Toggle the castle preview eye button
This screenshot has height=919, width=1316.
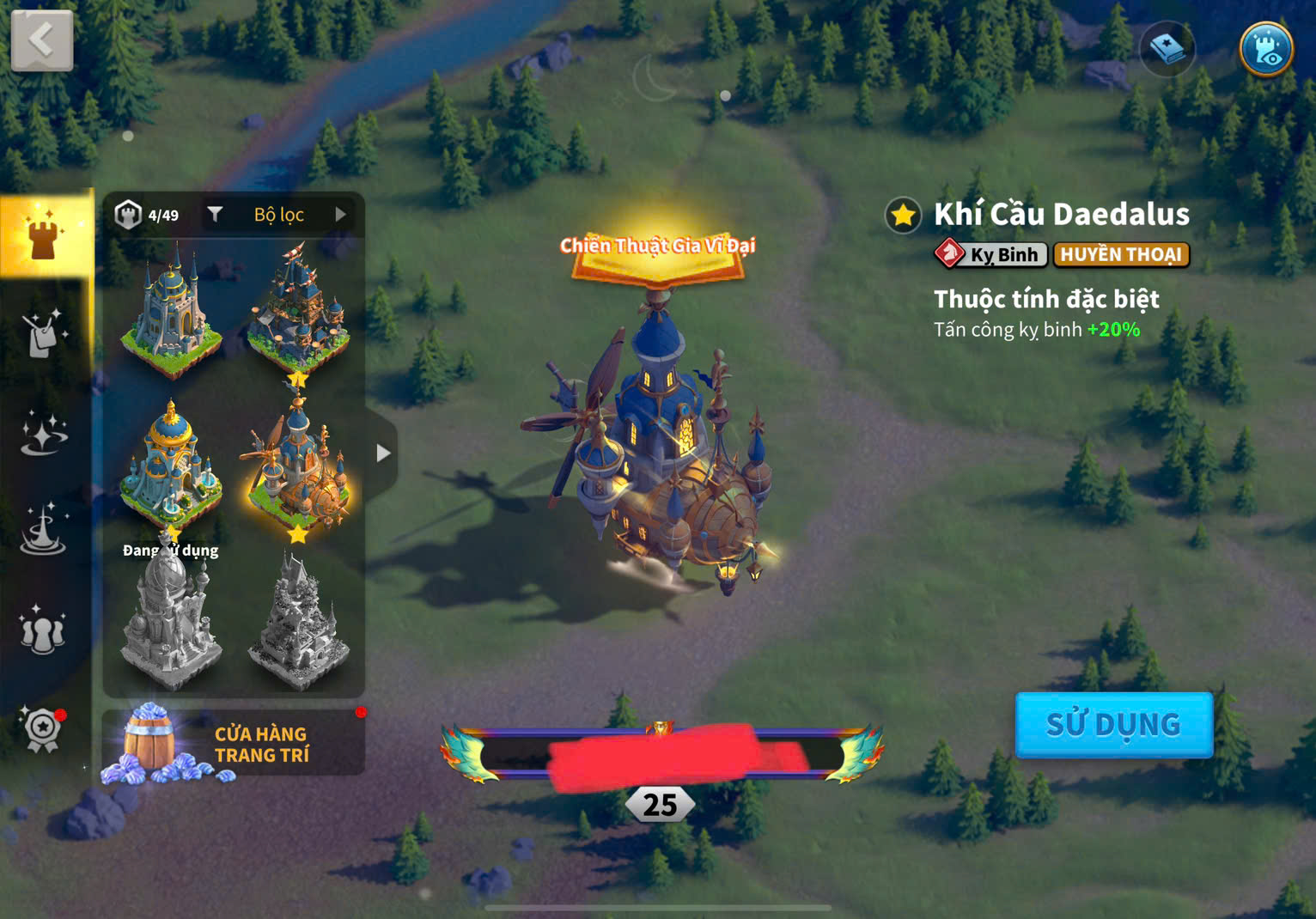[x=1266, y=48]
